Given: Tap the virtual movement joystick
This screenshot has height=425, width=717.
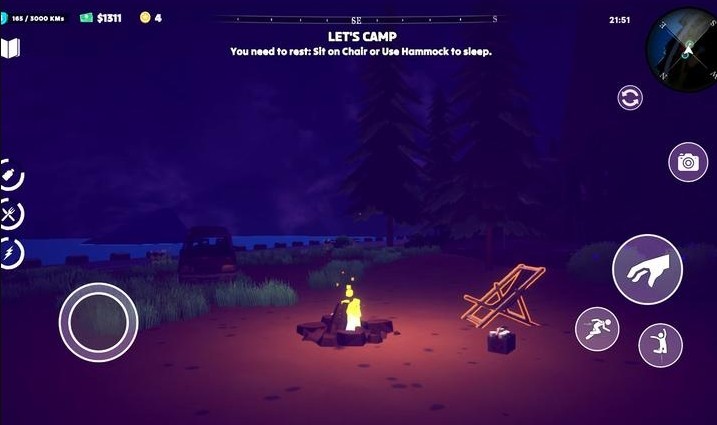Looking at the screenshot, I should click(98, 322).
